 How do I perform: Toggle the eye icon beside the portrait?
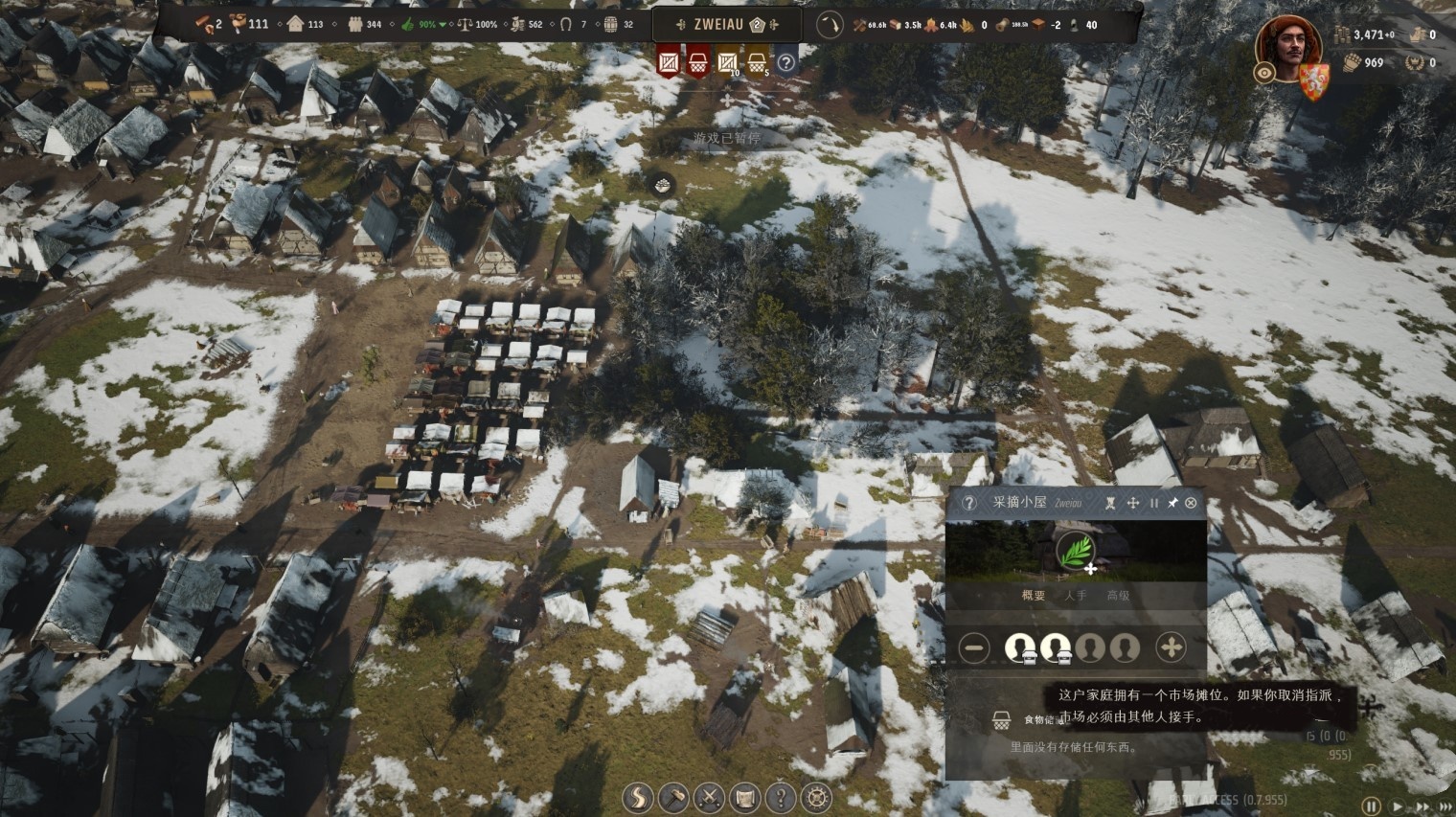[1264, 73]
